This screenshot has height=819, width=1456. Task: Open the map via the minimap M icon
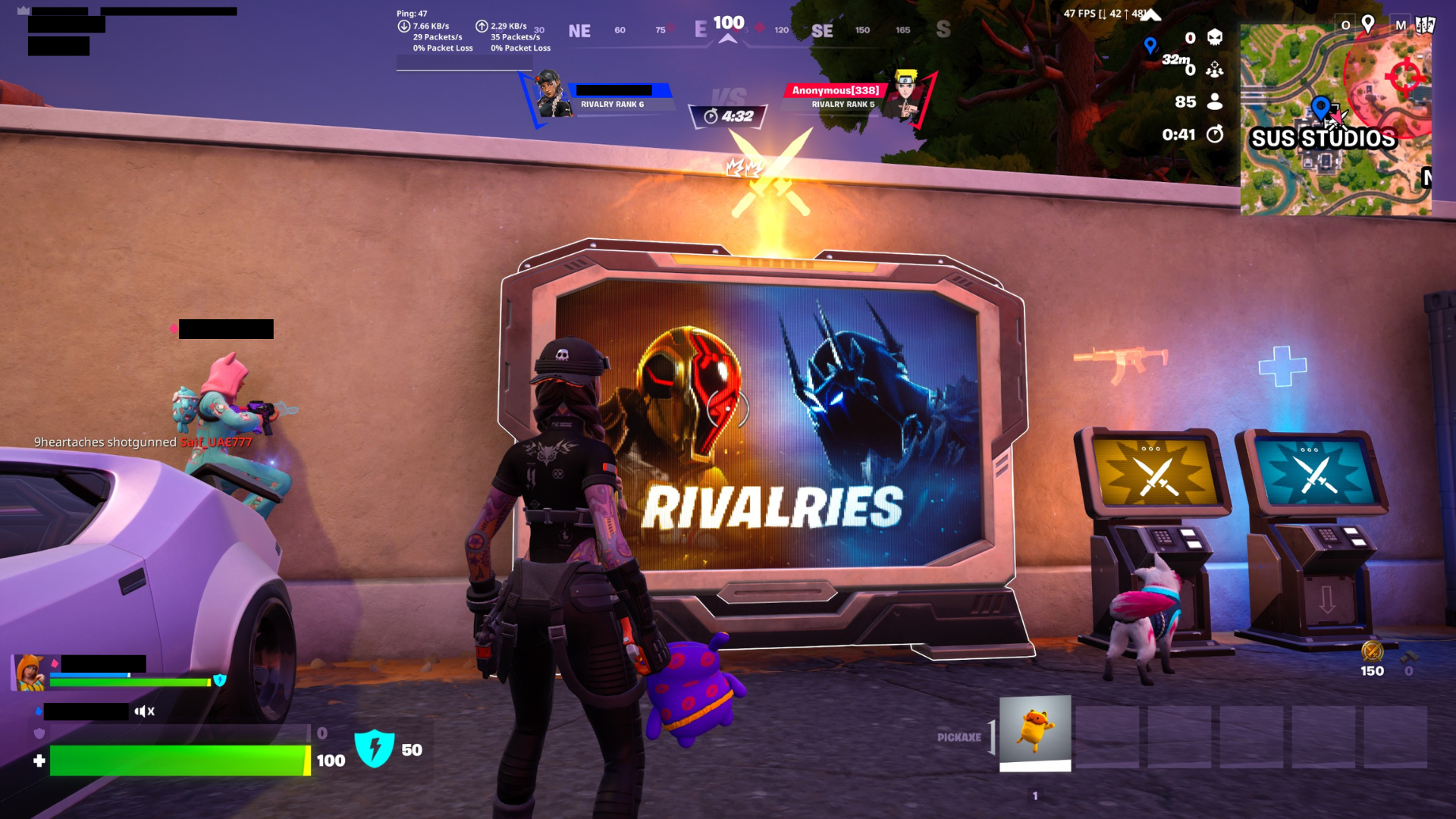pyautogui.click(x=1401, y=26)
